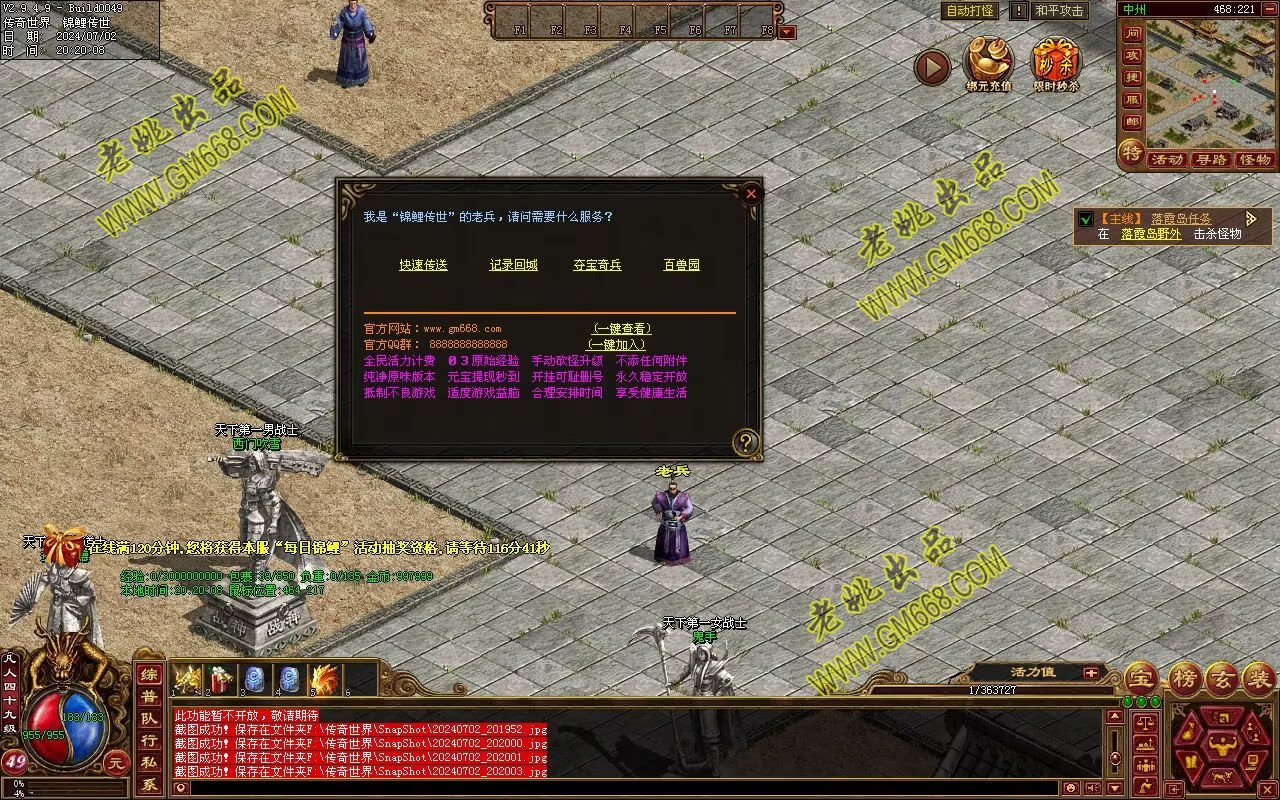1280x800 pixels.
Task: Open the 百兽园 option
Action: coord(681,265)
